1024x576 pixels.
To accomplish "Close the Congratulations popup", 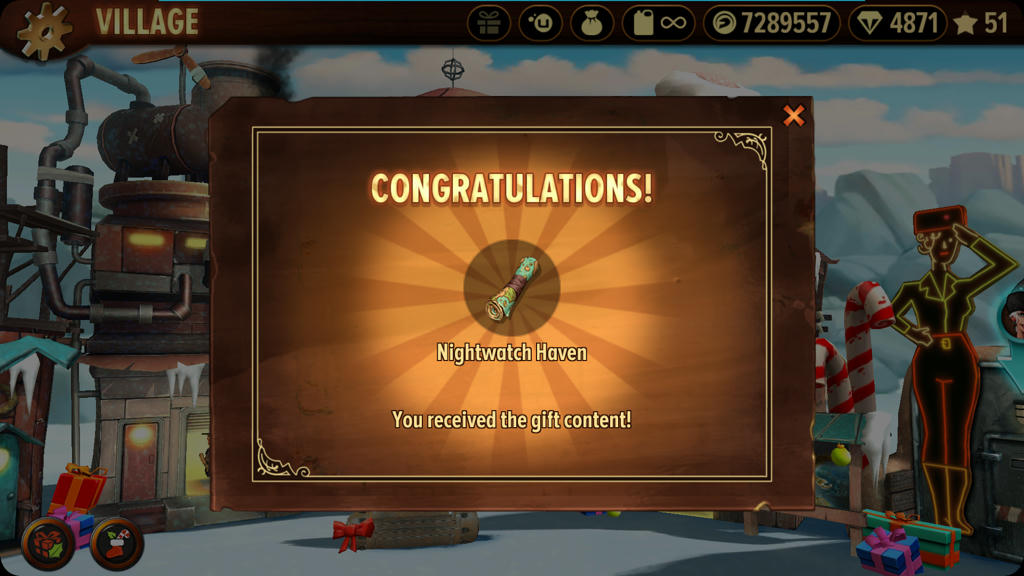I will pyautogui.click(x=793, y=116).
